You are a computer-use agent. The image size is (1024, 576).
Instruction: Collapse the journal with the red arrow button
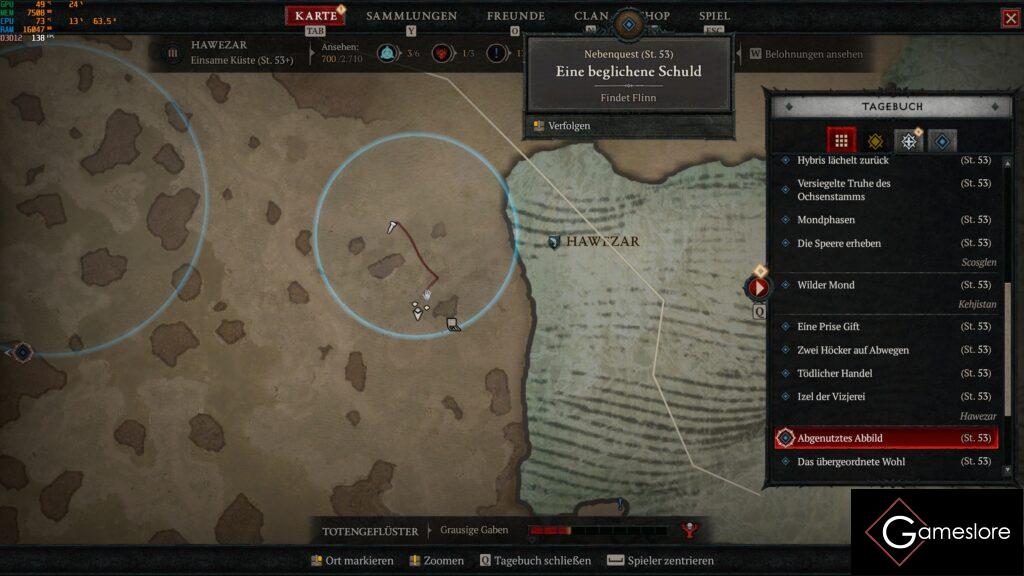(758, 288)
